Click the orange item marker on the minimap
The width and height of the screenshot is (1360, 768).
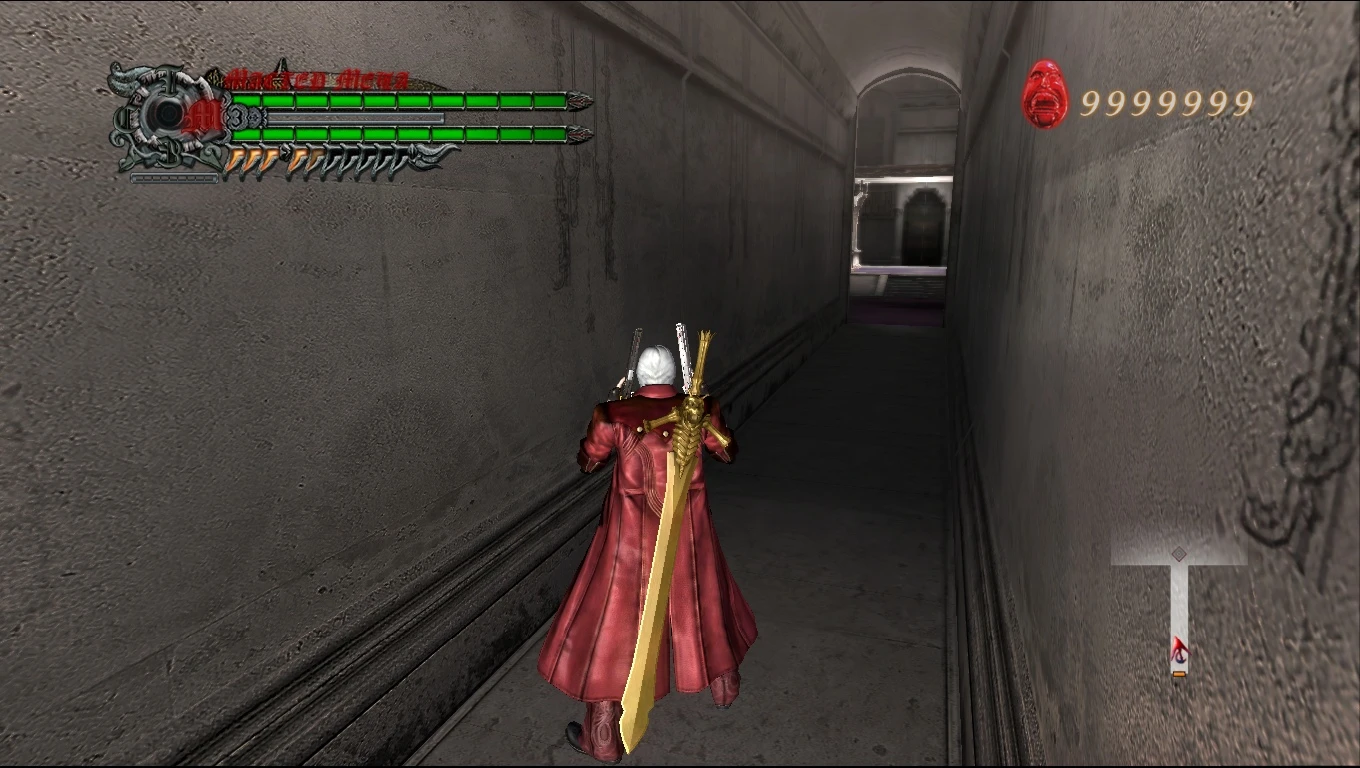(x=1179, y=673)
